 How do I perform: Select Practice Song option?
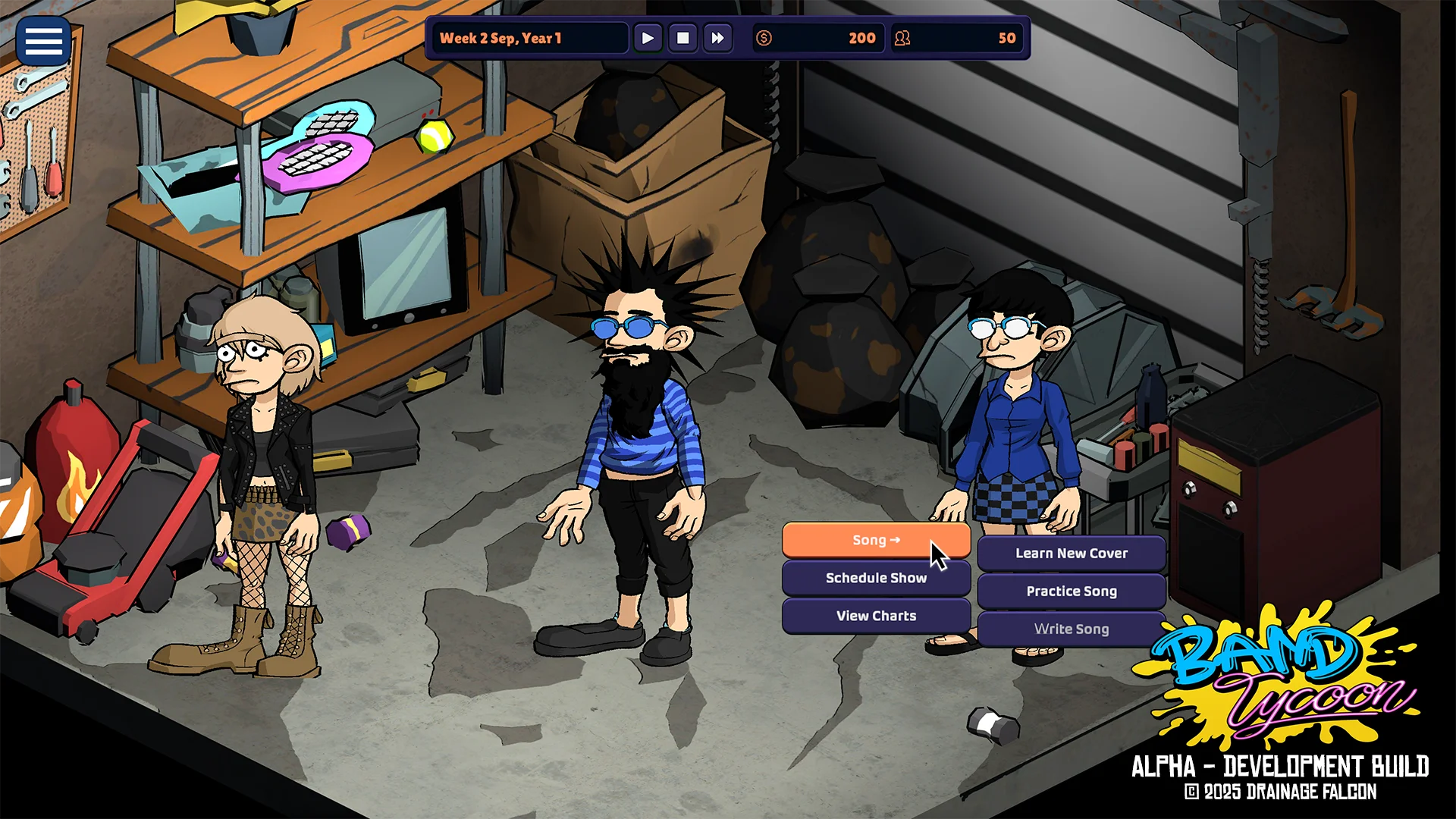(x=1071, y=591)
